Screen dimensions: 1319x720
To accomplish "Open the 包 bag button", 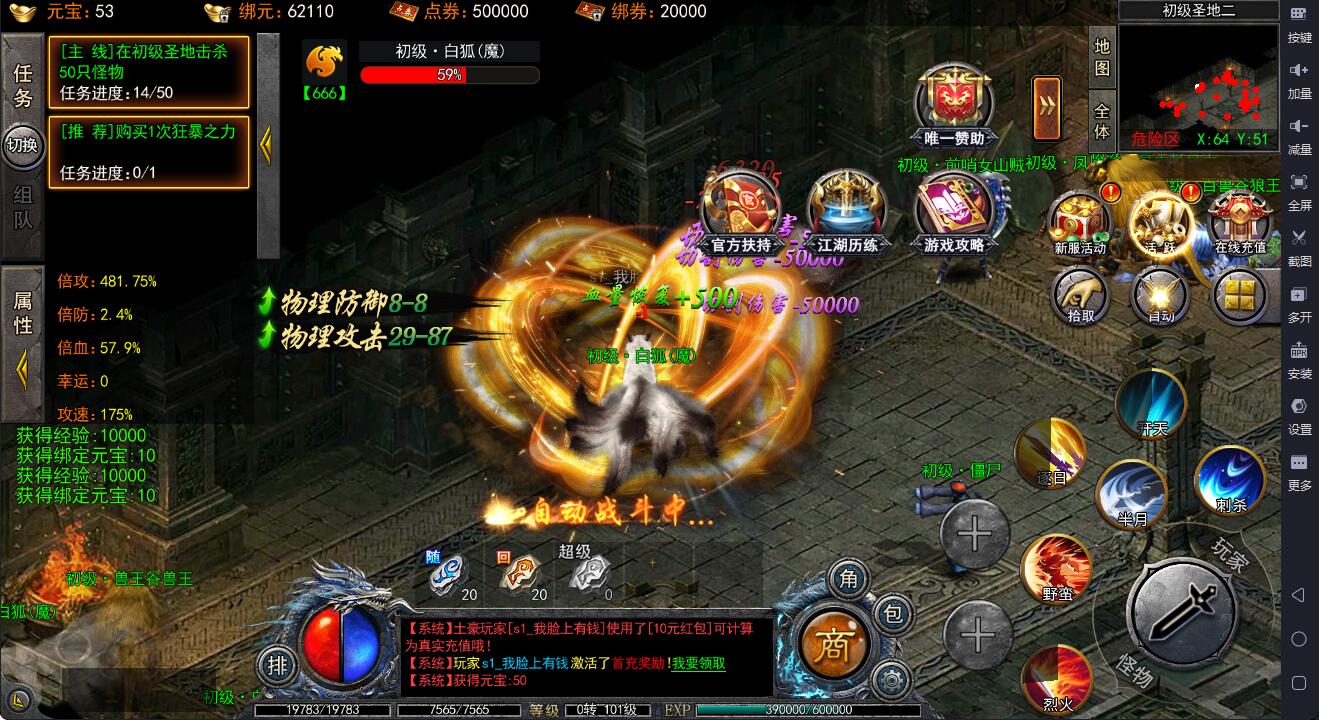I will tap(893, 613).
